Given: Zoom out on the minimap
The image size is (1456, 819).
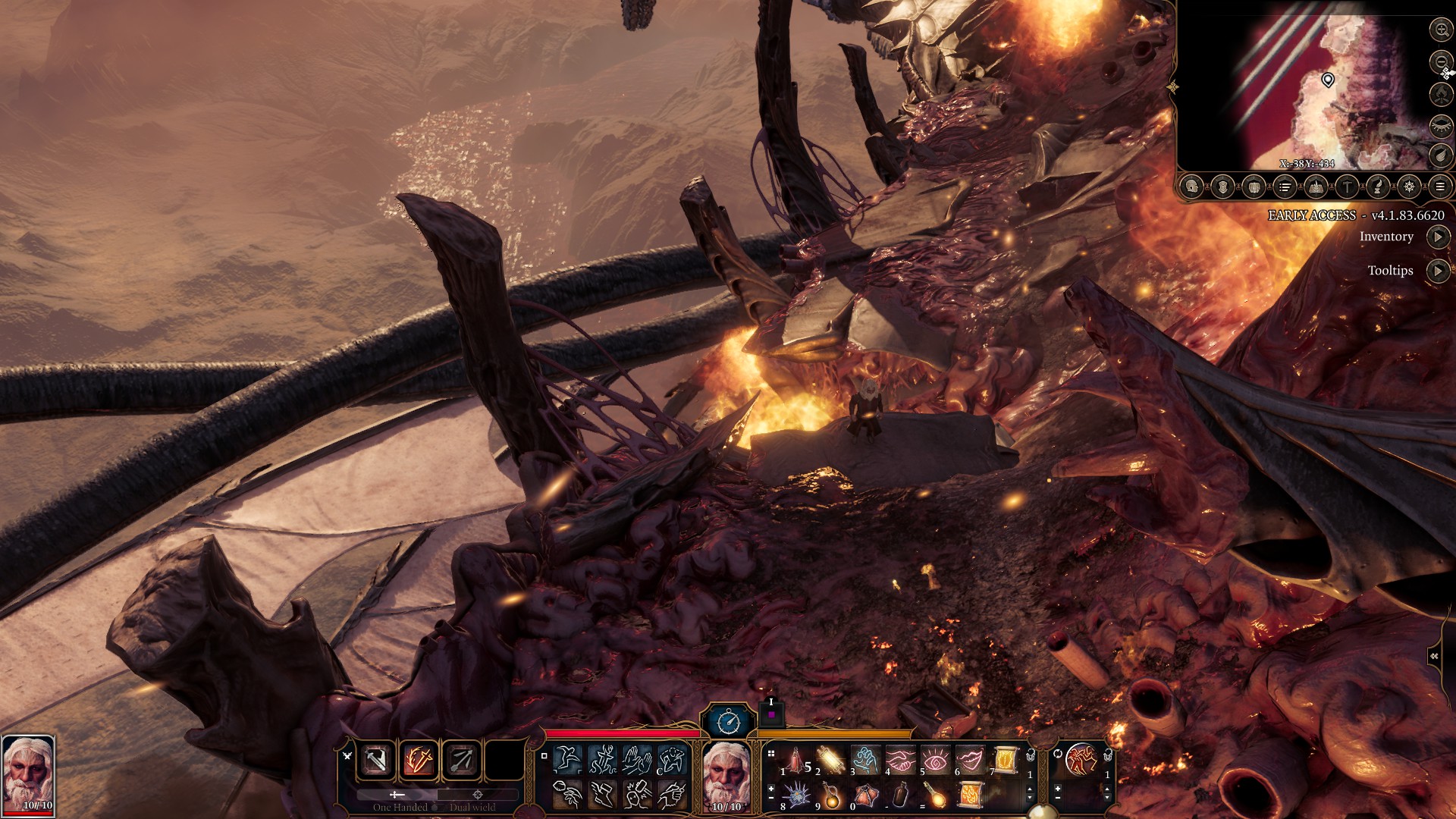Looking at the screenshot, I should click(1440, 61).
